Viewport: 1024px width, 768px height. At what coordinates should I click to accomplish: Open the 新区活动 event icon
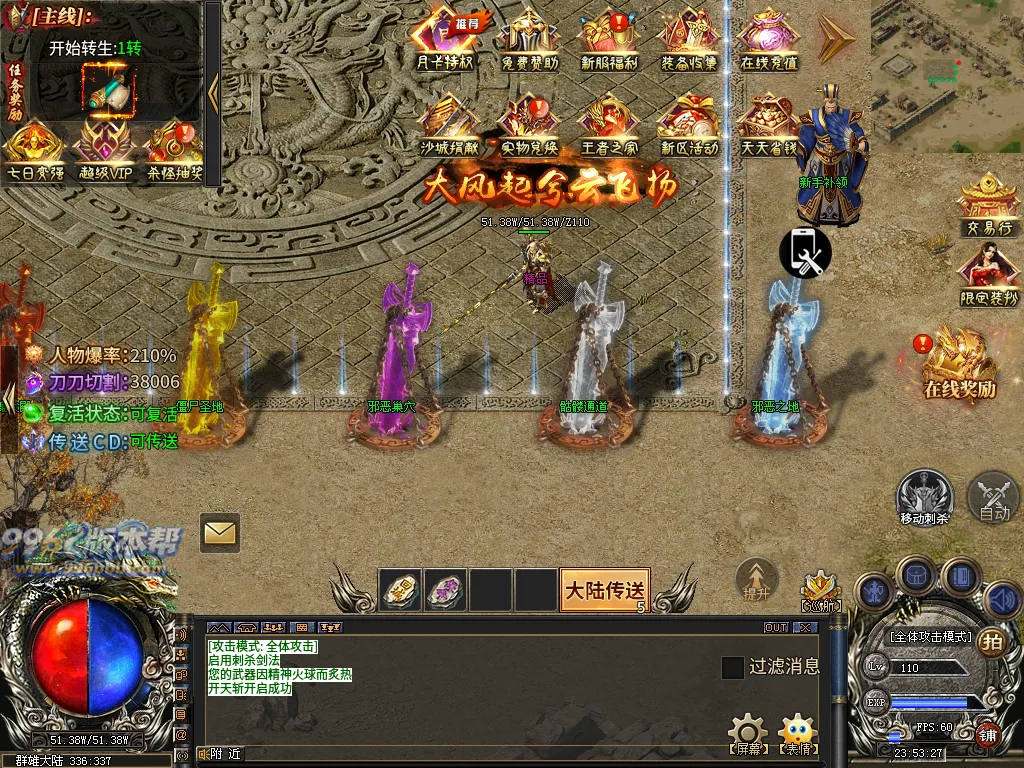pyautogui.click(x=689, y=124)
